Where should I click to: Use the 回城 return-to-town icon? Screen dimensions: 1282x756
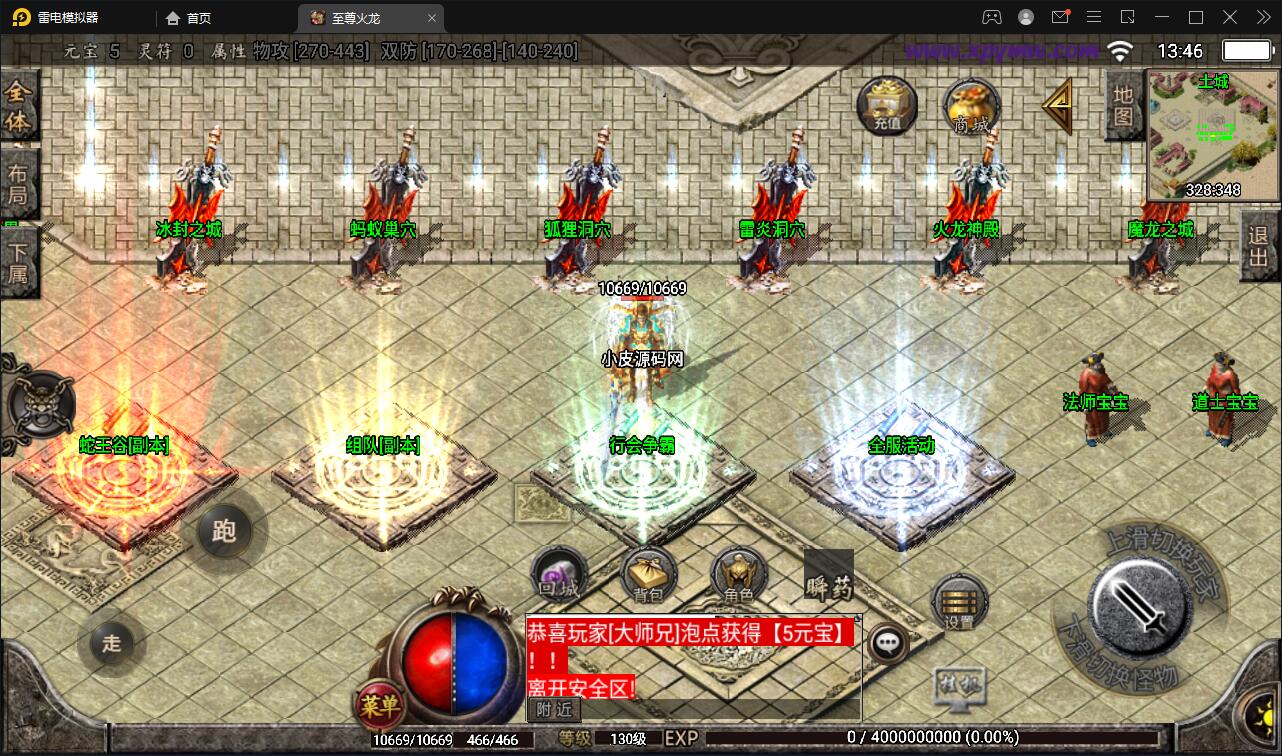[559, 574]
